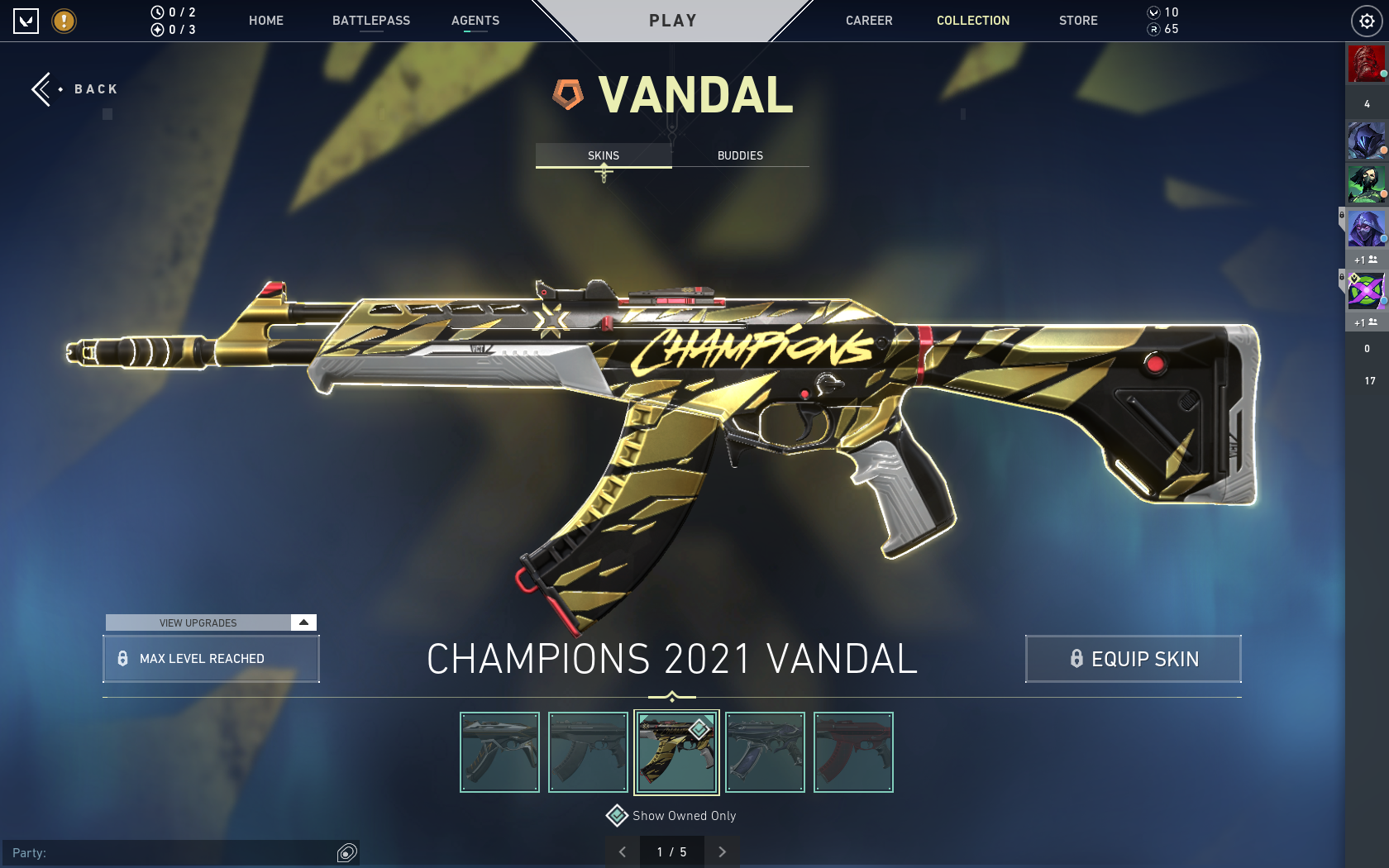
Task: Click the owned-skin diamond badge on the thumbnail
Action: point(697,730)
